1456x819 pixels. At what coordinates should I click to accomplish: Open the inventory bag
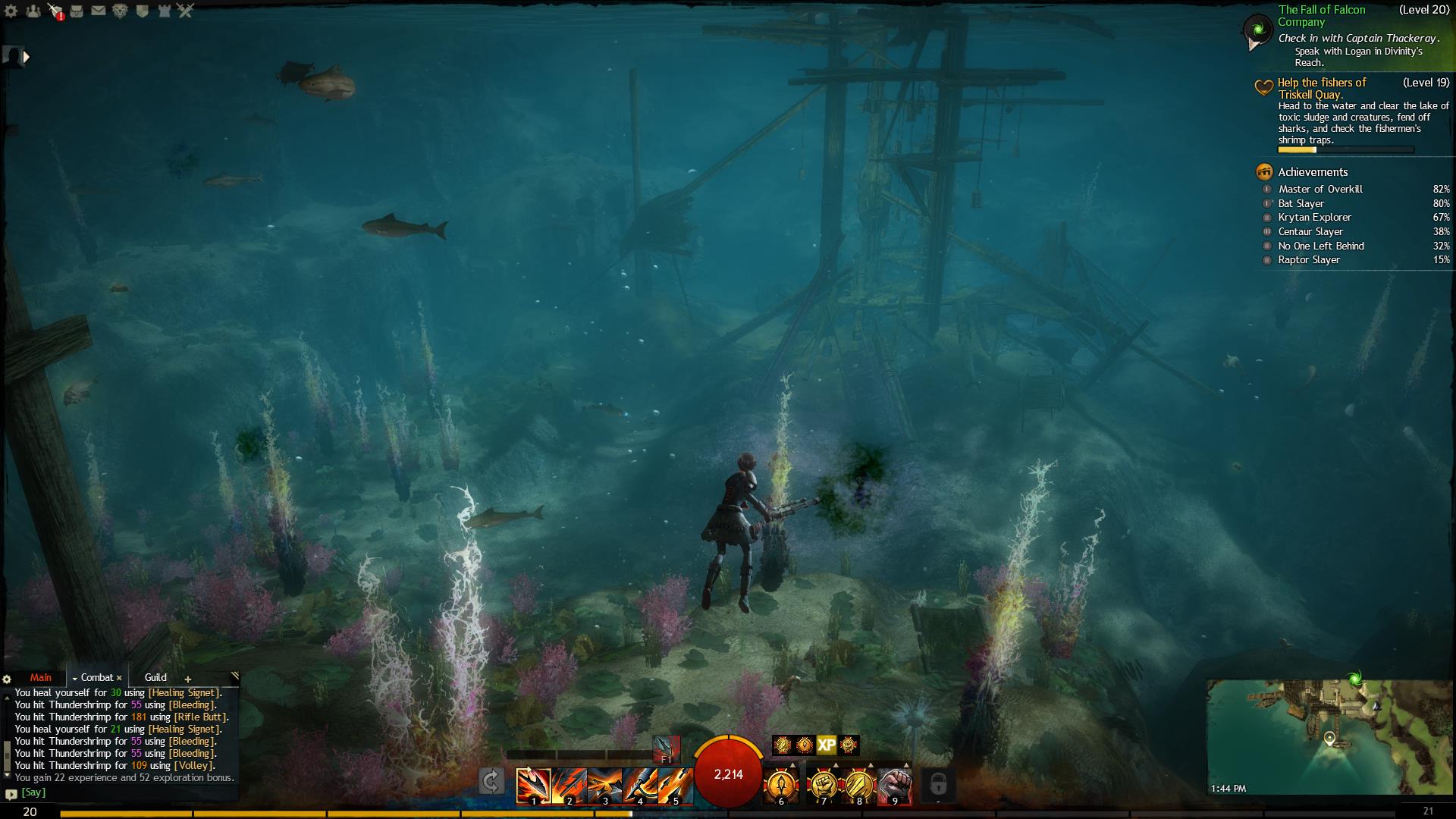(77, 11)
